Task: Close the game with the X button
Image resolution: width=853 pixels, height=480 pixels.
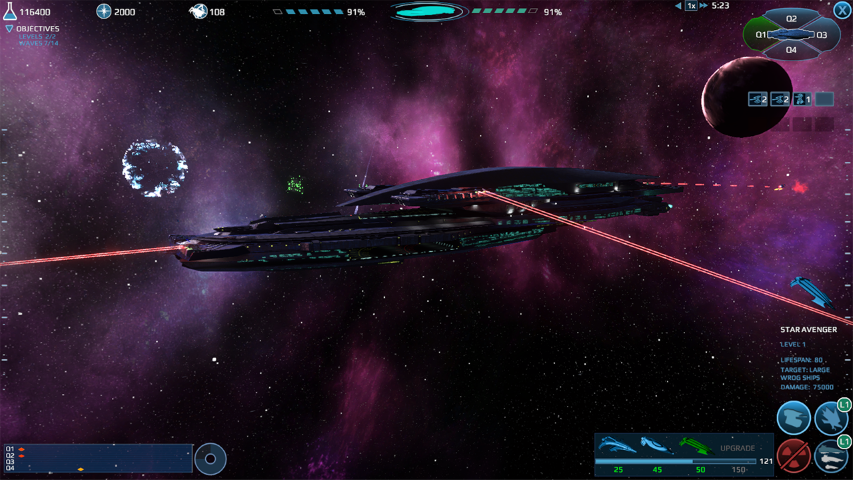Action: [x=843, y=10]
